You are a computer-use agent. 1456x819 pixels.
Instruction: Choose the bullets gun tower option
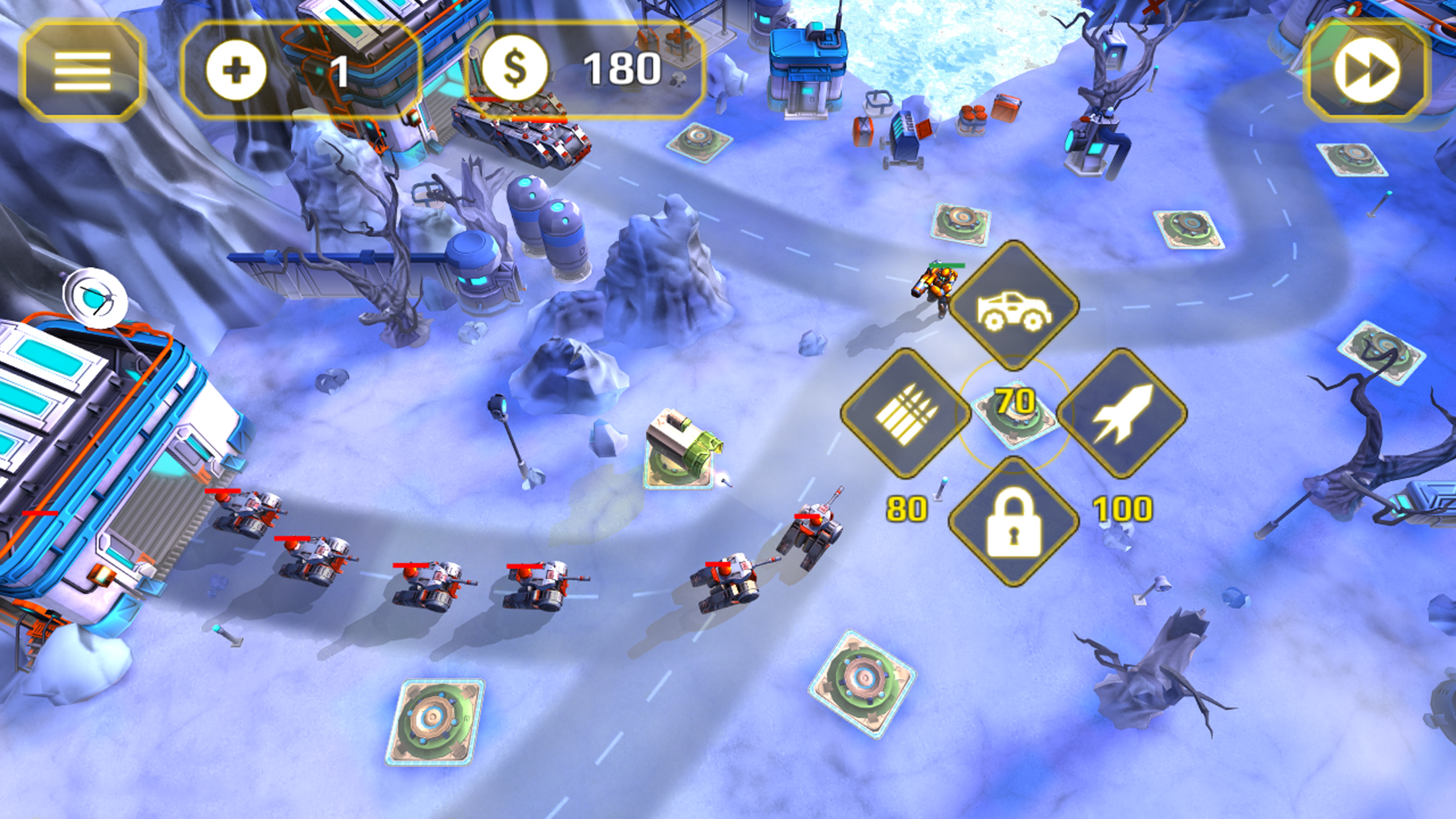pyautogui.click(x=905, y=413)
